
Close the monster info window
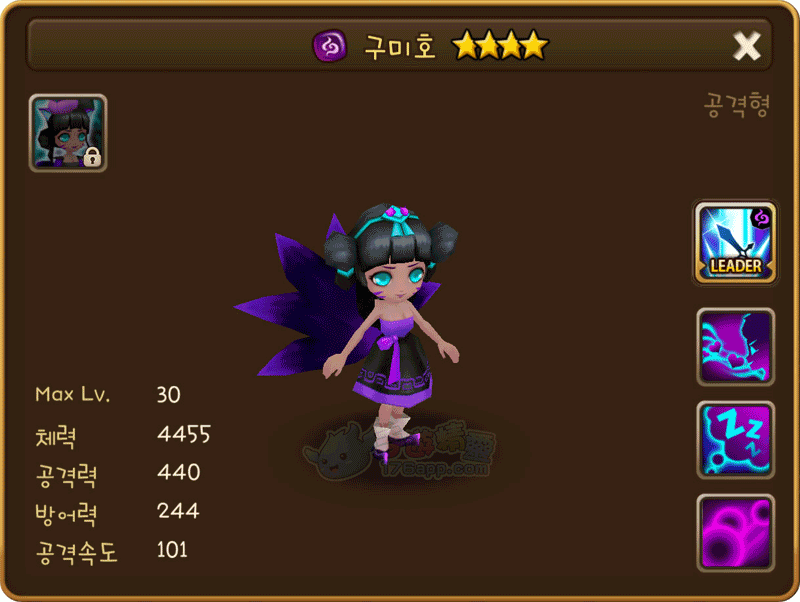click(x=746, y=46)
